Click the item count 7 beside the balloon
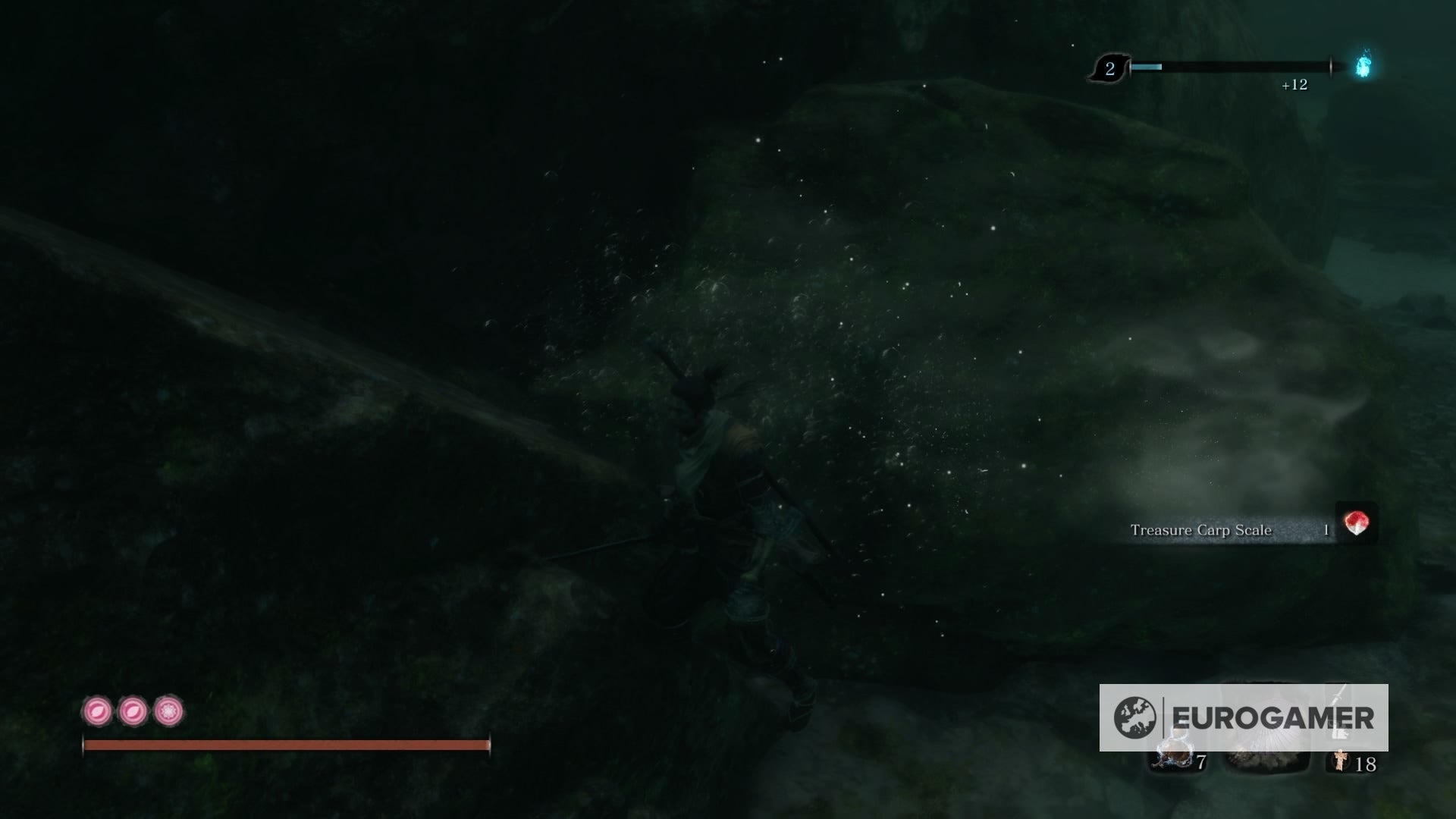This screenshot has height=819, width=1456. tap(1202, 763)
